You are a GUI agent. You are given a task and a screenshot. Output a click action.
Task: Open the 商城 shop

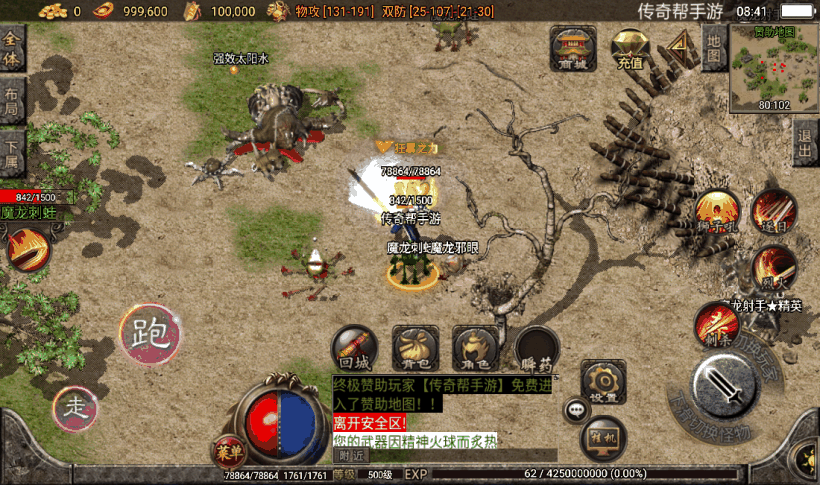point(572,48)
